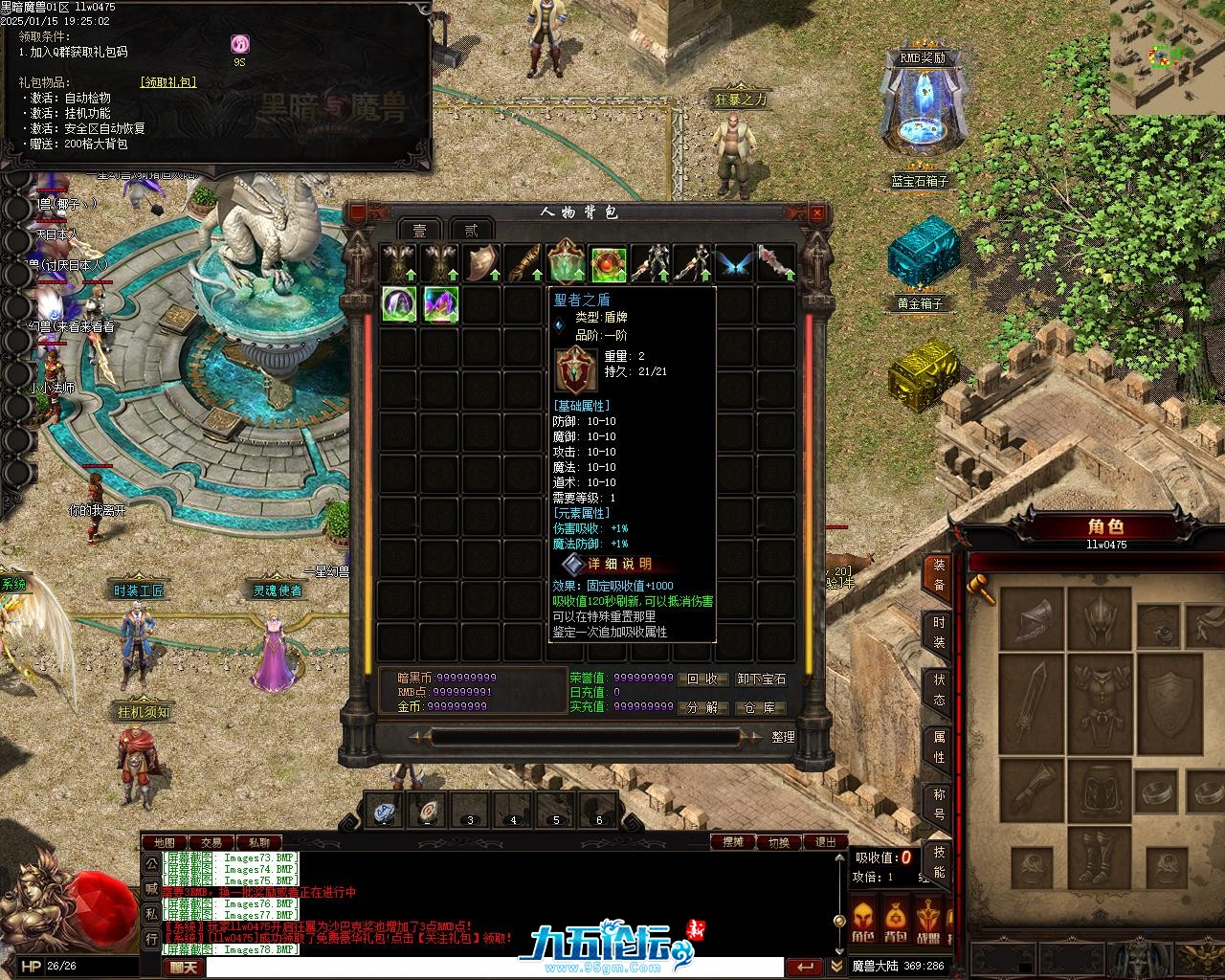Sort the bag with 整理
This screenshot has width=1225, height=980.
783,737
